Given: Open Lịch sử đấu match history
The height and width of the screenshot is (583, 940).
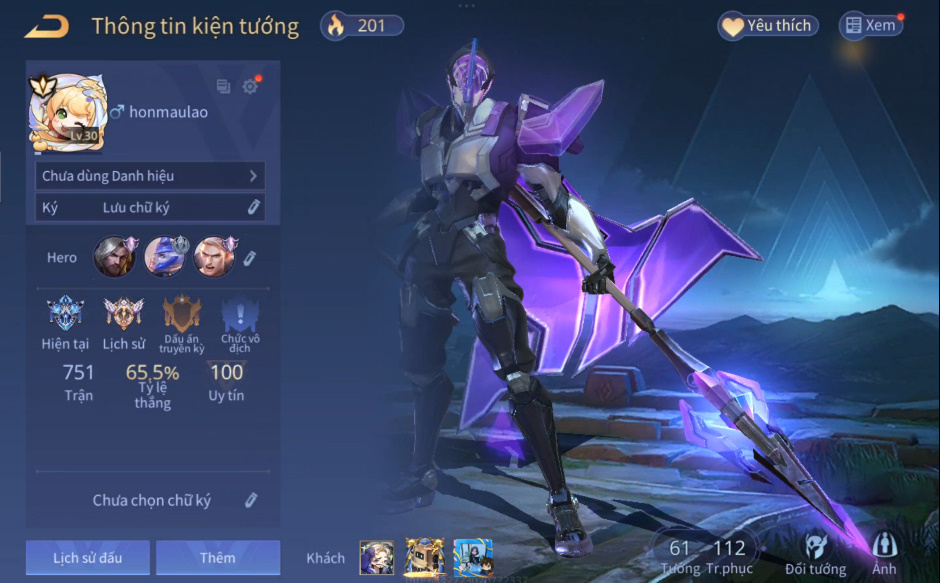Looking at the screenshot, I should (88, 558).
